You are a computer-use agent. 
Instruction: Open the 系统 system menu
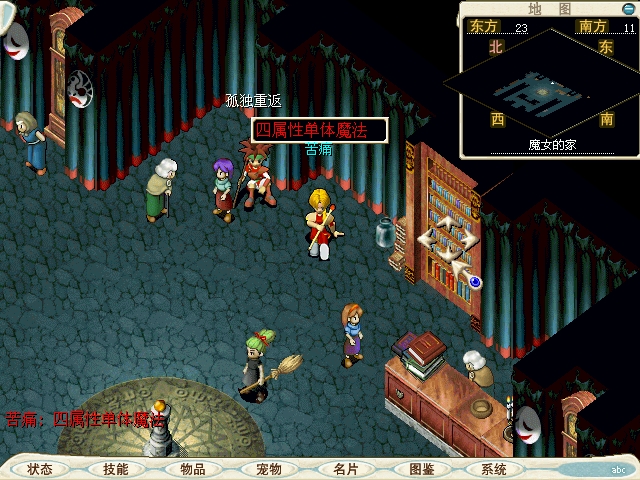click(x=494, y=469)
